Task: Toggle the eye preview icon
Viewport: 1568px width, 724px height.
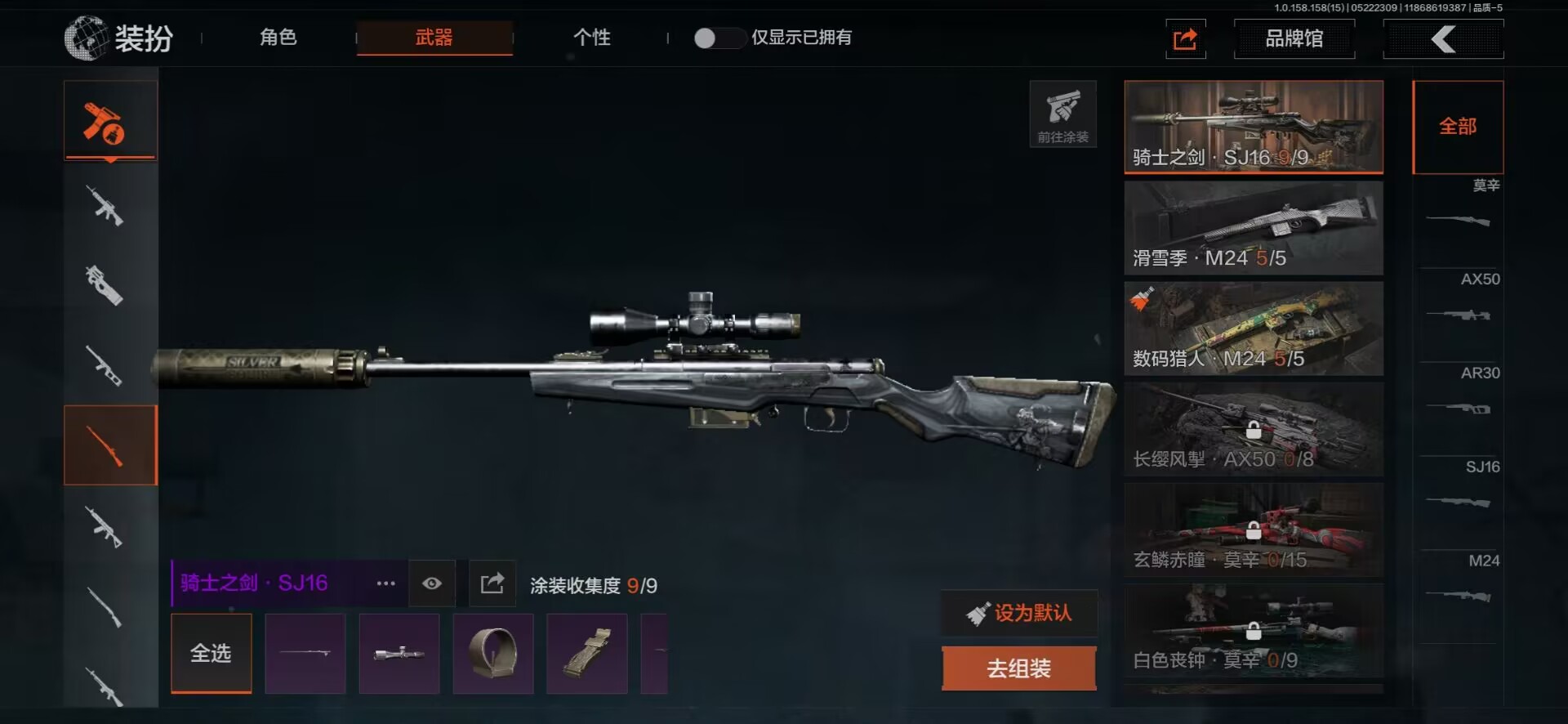Action: click(432, 583)
